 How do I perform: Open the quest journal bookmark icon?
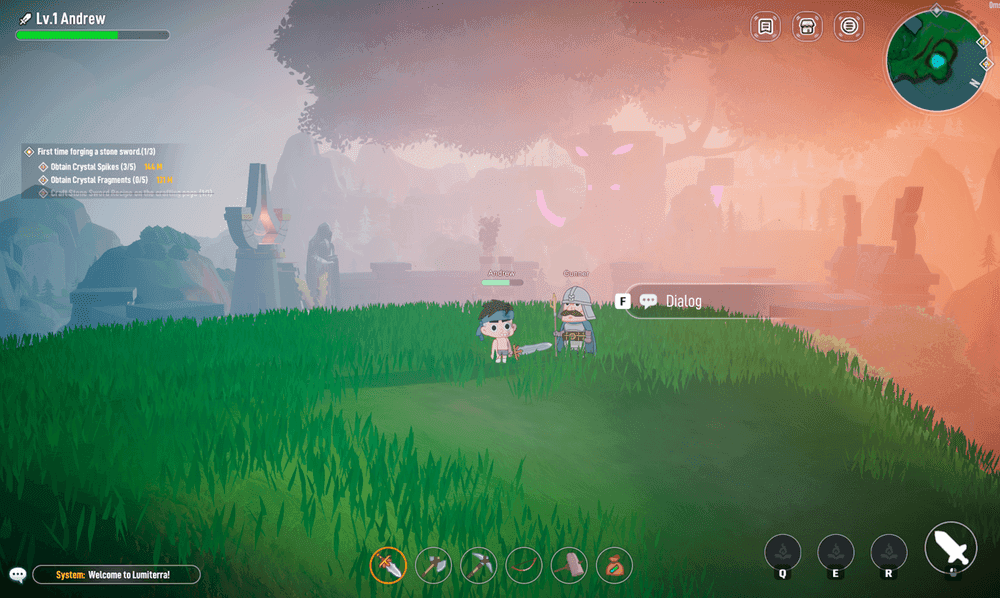pos(765,27)
